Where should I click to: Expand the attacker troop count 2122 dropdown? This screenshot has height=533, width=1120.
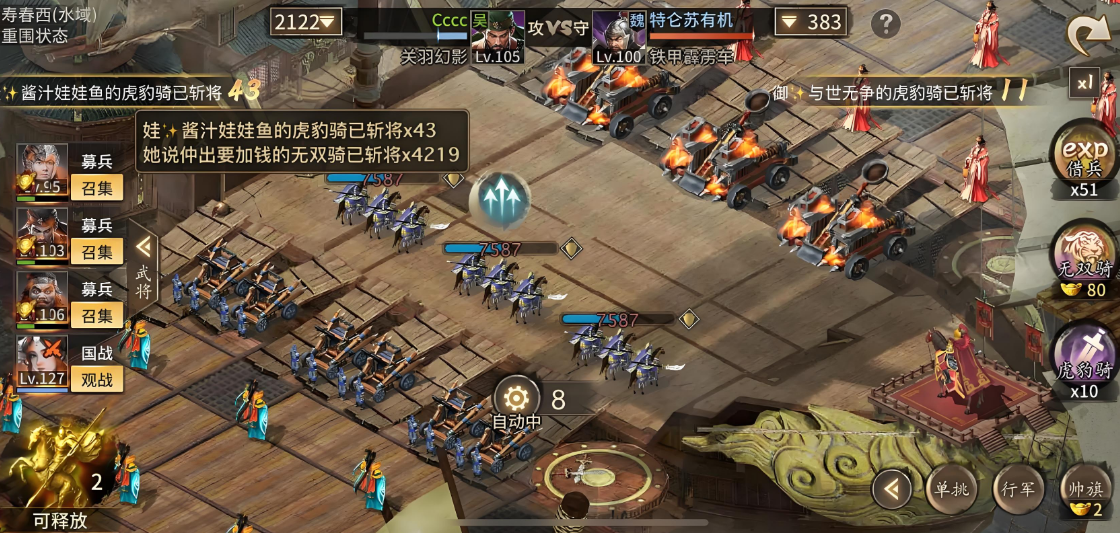pos(307,21)
